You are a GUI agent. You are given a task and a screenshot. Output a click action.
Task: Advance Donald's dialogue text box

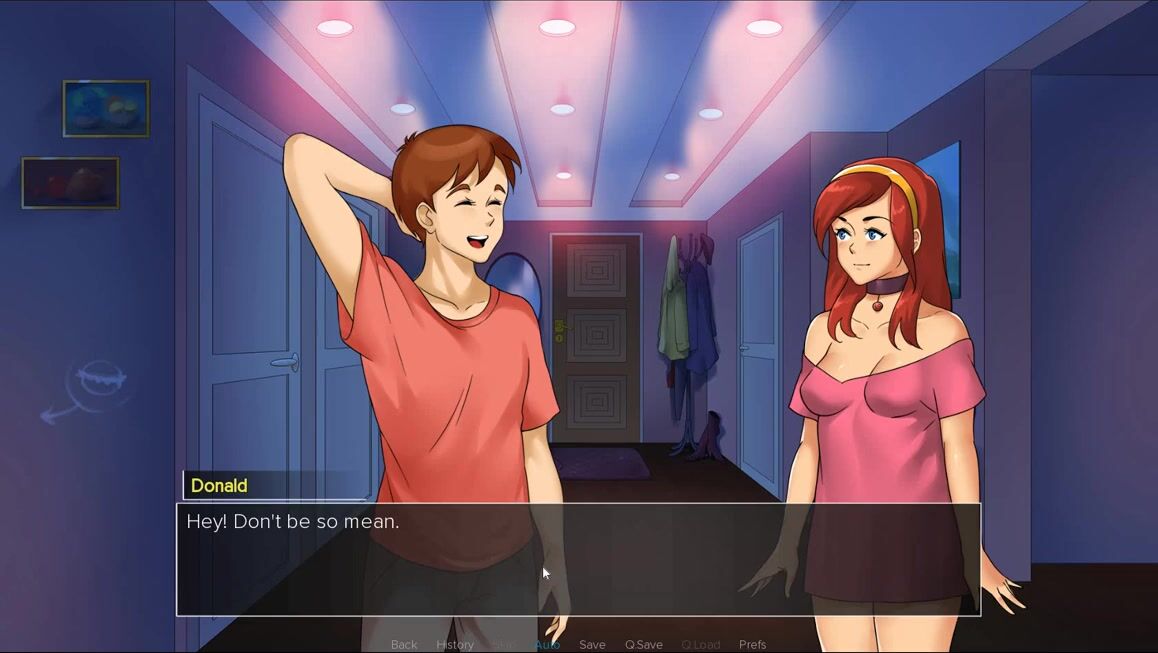(x=578, y=560)
